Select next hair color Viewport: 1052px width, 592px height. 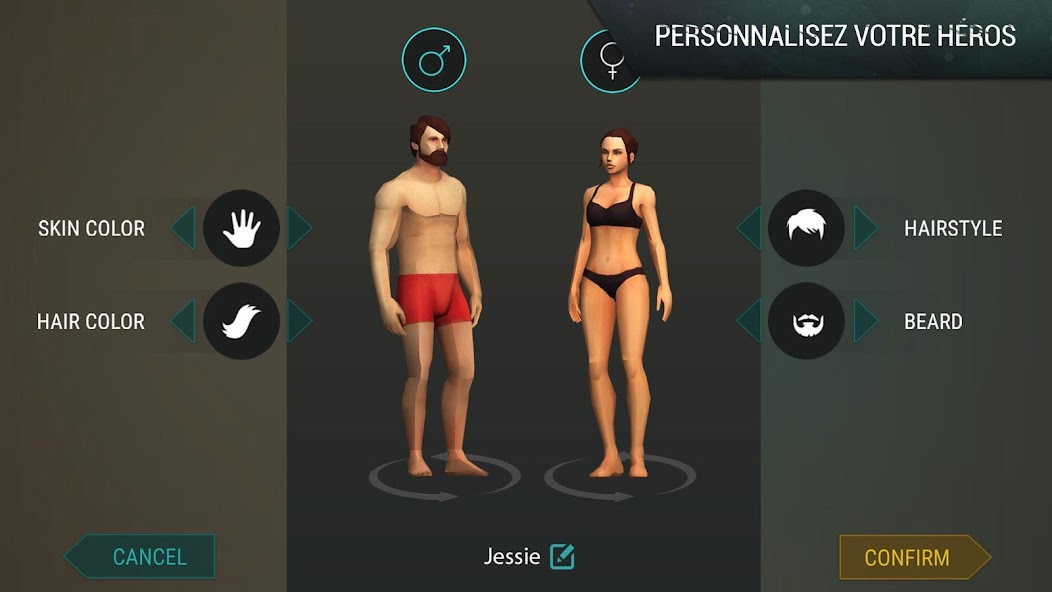[x=299, y=322]
